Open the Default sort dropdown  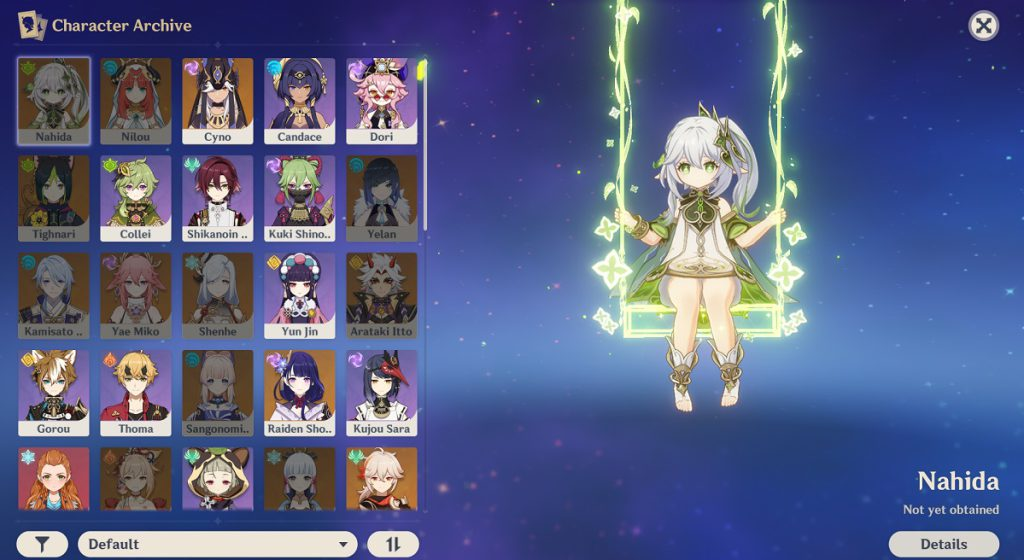[x=217, y=544]
